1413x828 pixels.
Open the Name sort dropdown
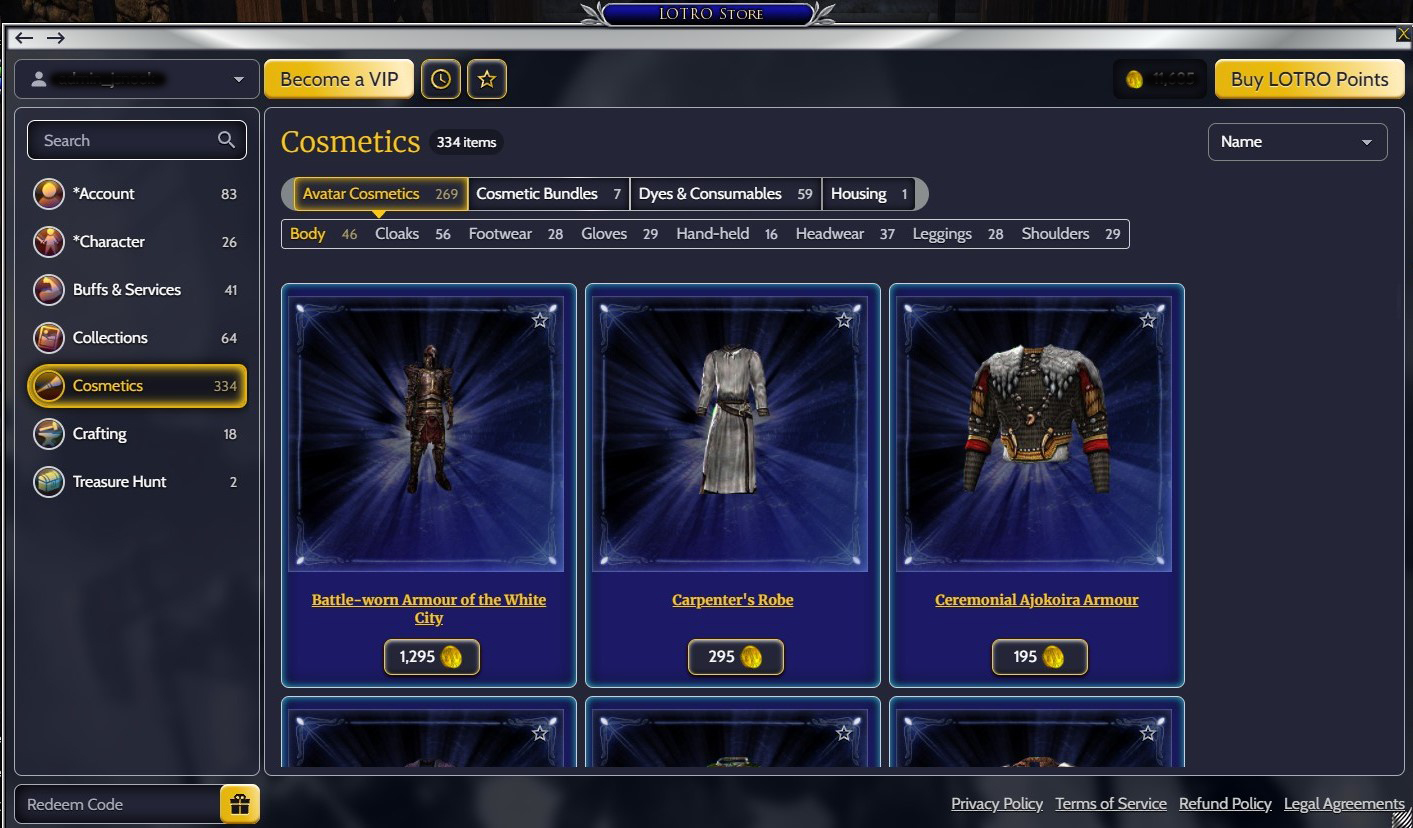[1297, 141]
